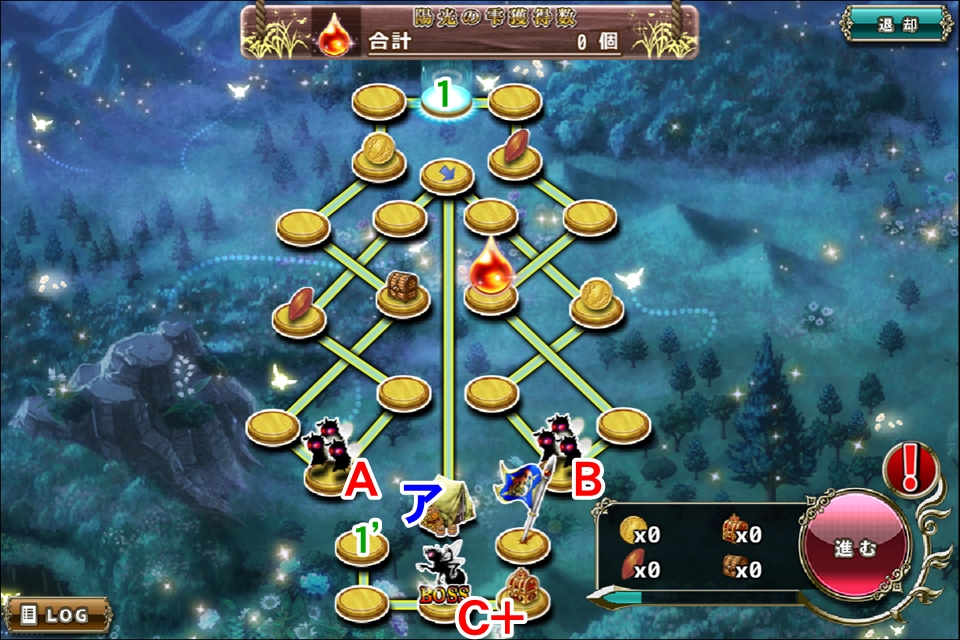Image resolution: width=960 pixels, height=640 pixels.
Task: Select the blue arrow map node
Action: click(447, 175)
